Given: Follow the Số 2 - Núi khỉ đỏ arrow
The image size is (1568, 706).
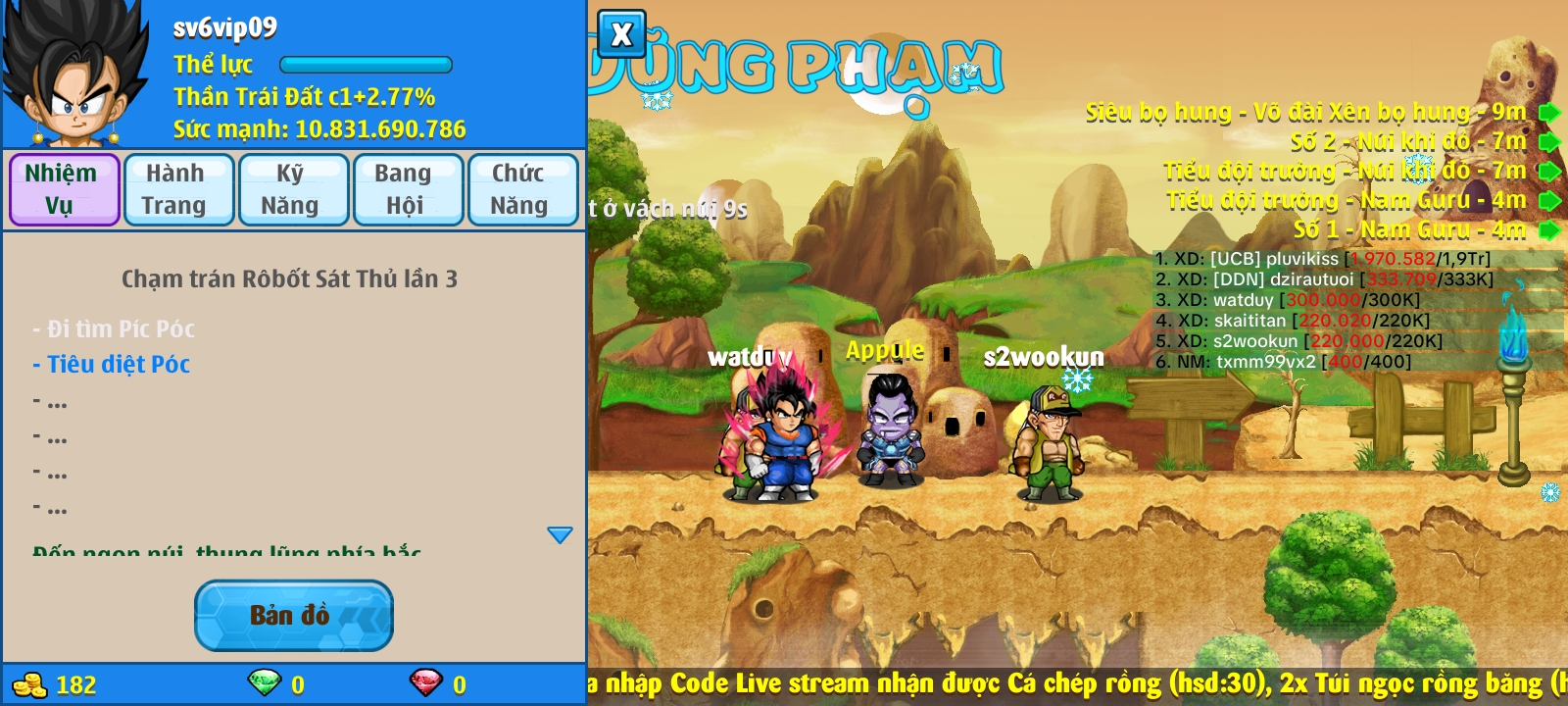Looking at the screenshot, I should click(x=1548, y=142).
